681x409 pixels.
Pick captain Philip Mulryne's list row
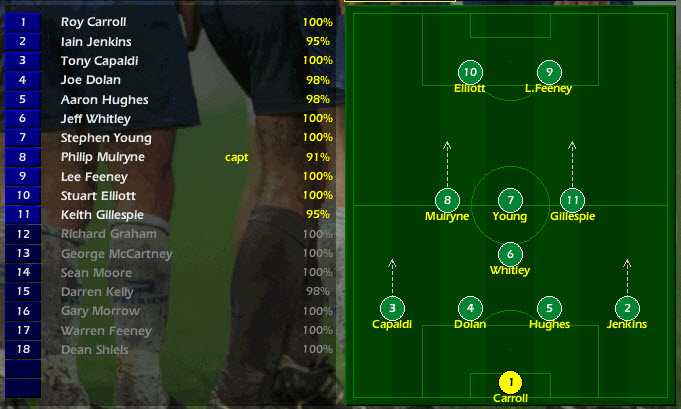click(102, 157)
